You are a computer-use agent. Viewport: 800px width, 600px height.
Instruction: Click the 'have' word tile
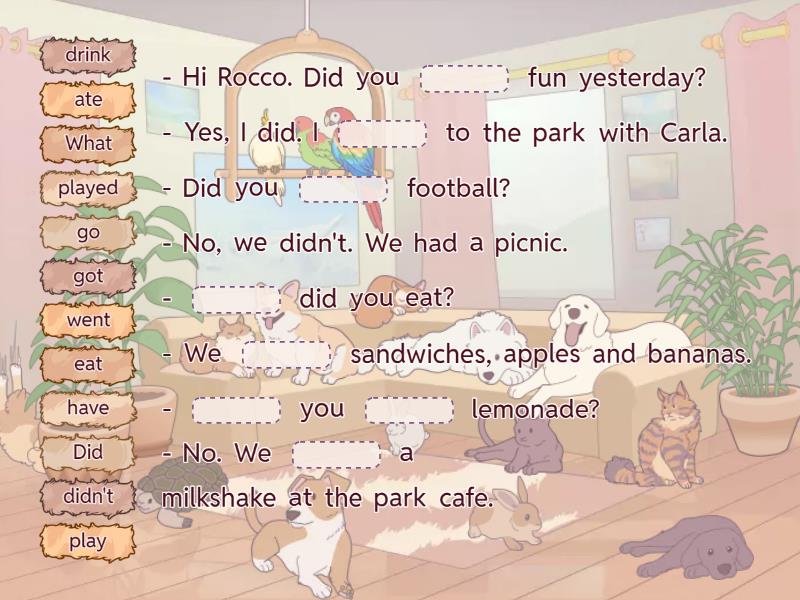(x=88, y=409)
